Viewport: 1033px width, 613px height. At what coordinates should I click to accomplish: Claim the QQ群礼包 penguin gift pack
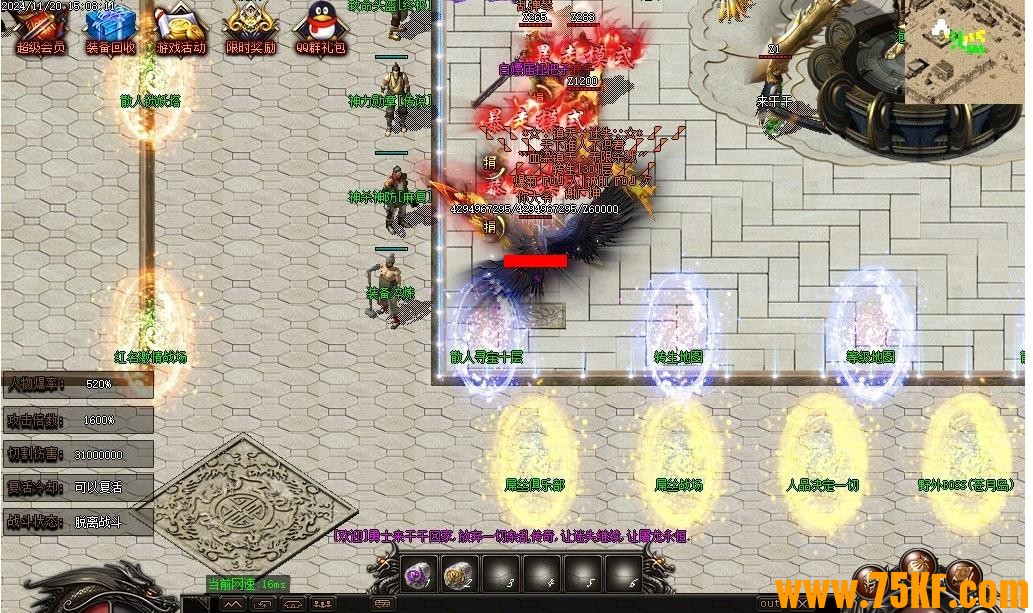click(320, 27)
